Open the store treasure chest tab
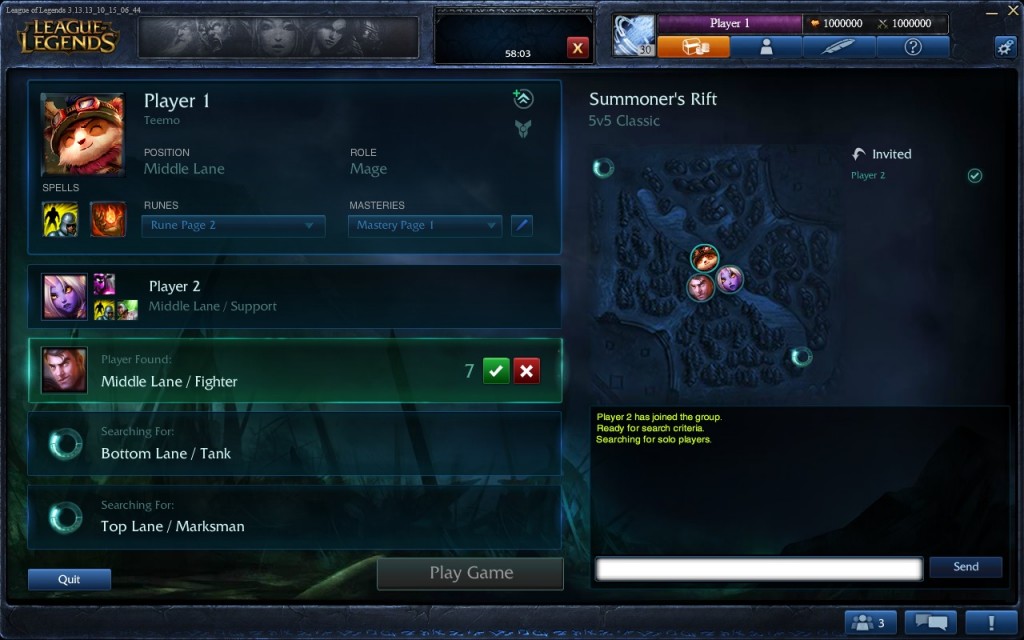This screenshot has height=640, width=1024. tap(693, 47)
